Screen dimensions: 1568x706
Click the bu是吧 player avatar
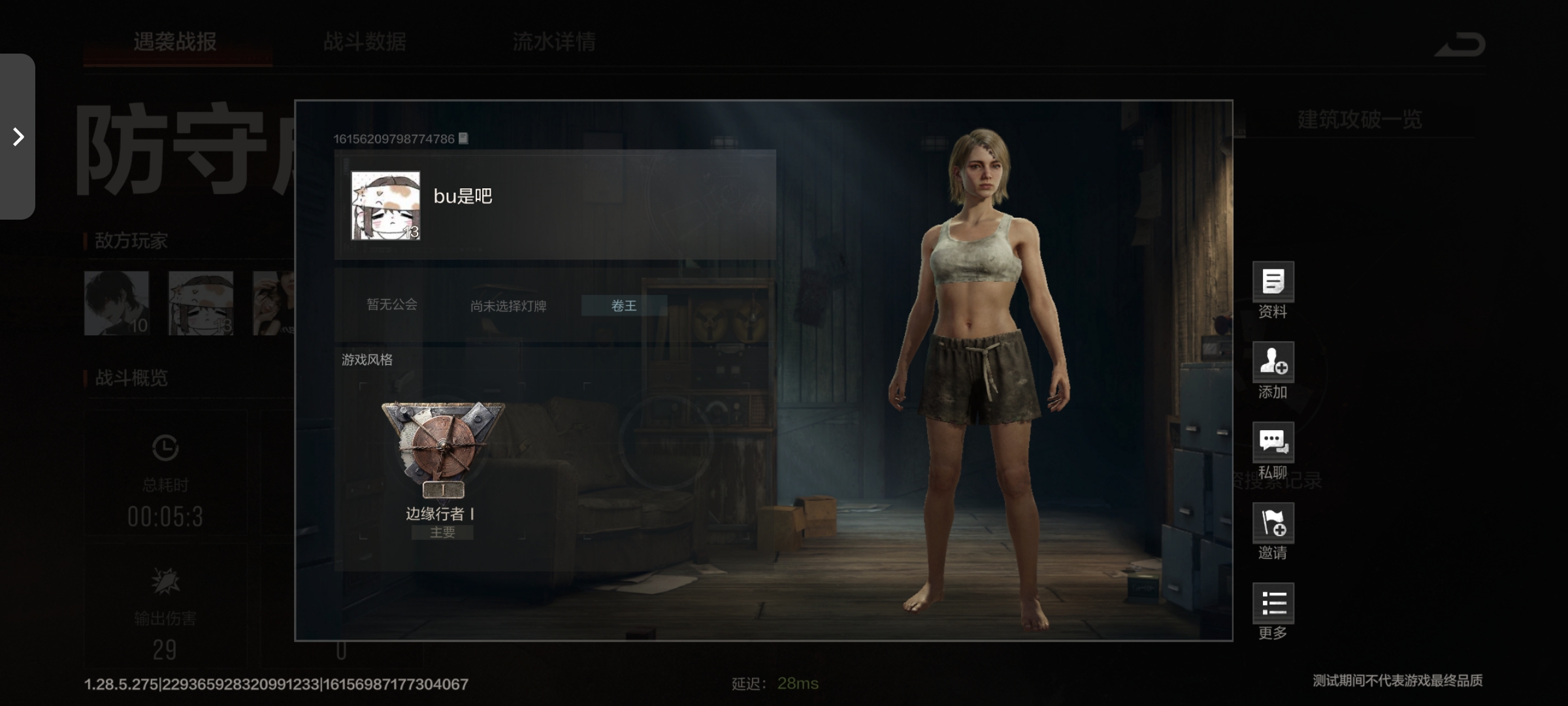(385, 206)
